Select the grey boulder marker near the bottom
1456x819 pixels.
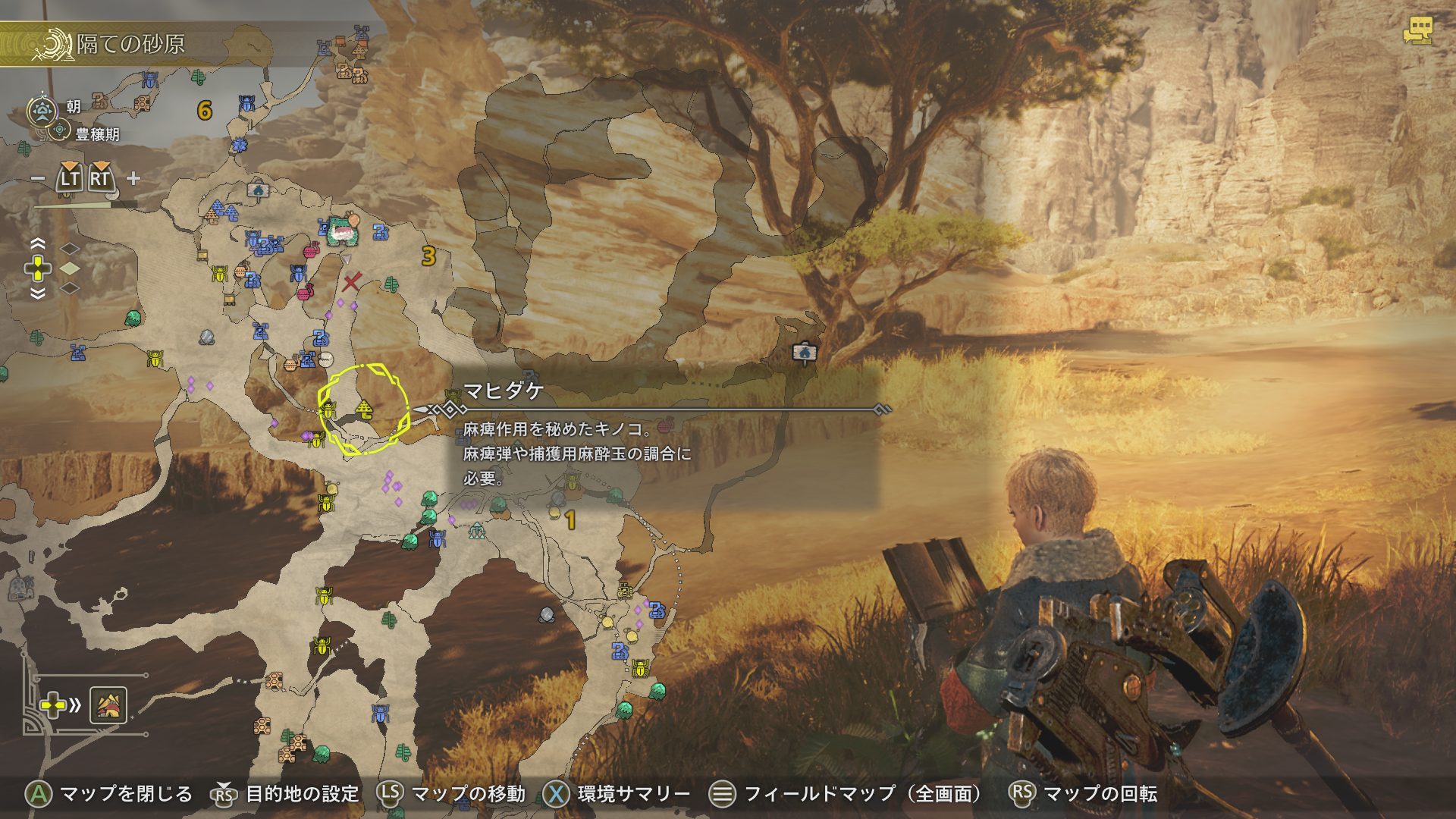546,614
